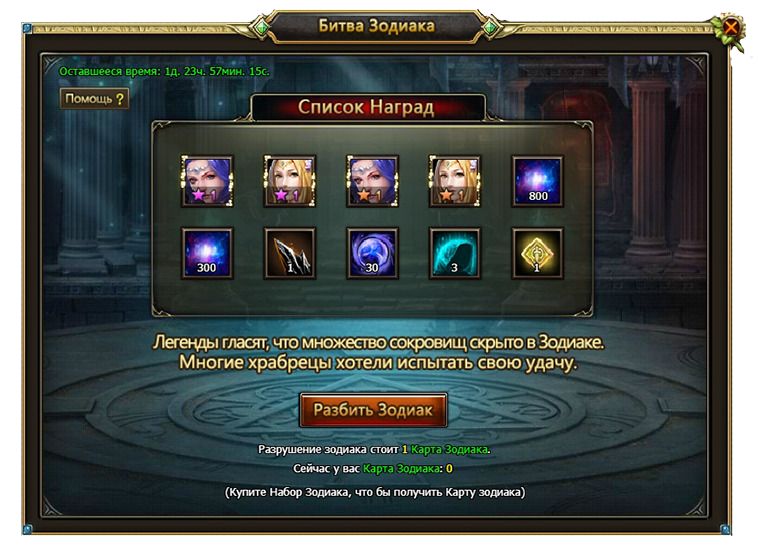View the blue swirl orb reward of 30
Image resolution: width=758 pixels, height=550 pixels.
pos(372,253)
